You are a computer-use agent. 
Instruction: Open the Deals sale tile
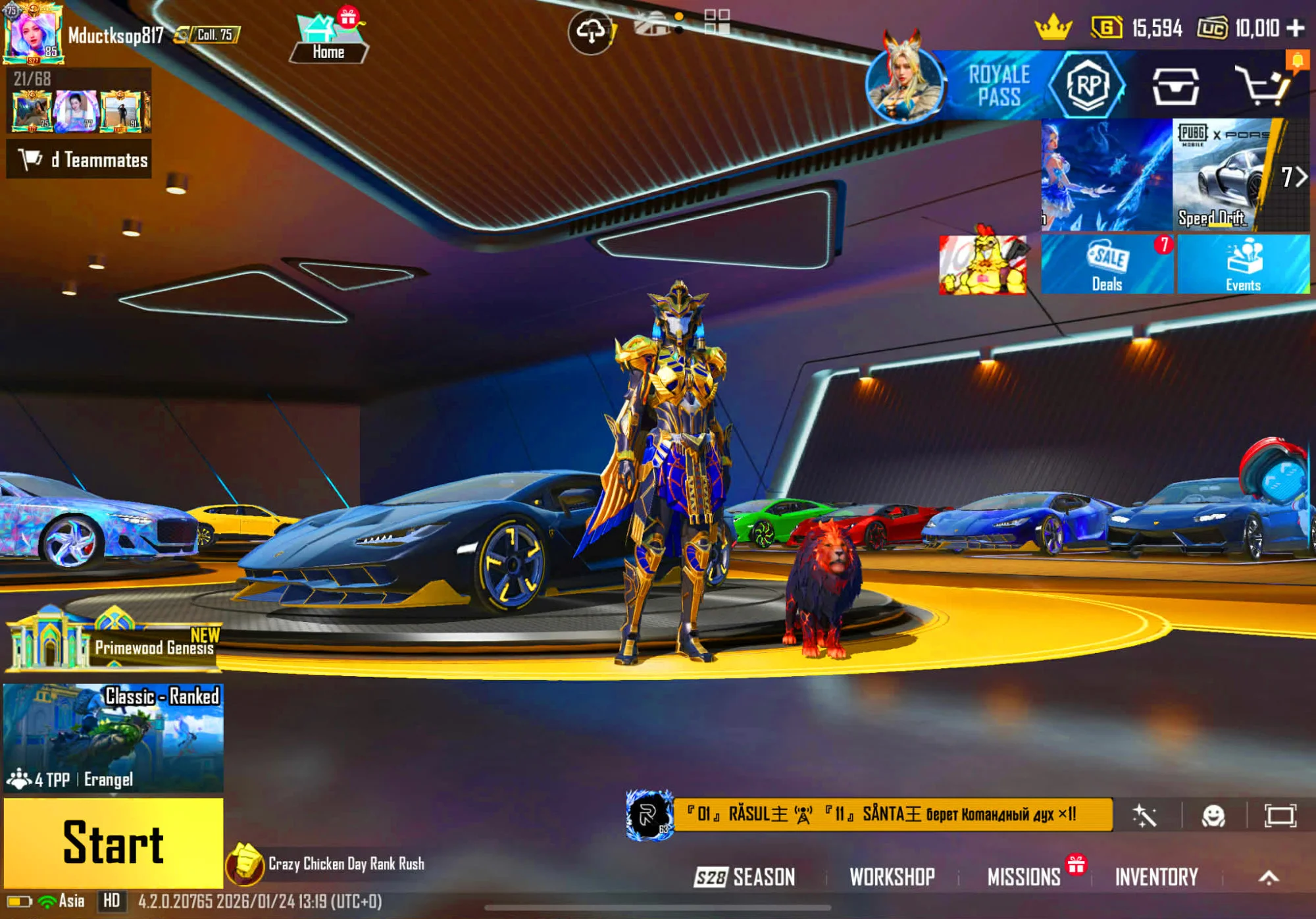pos(1107,265)
